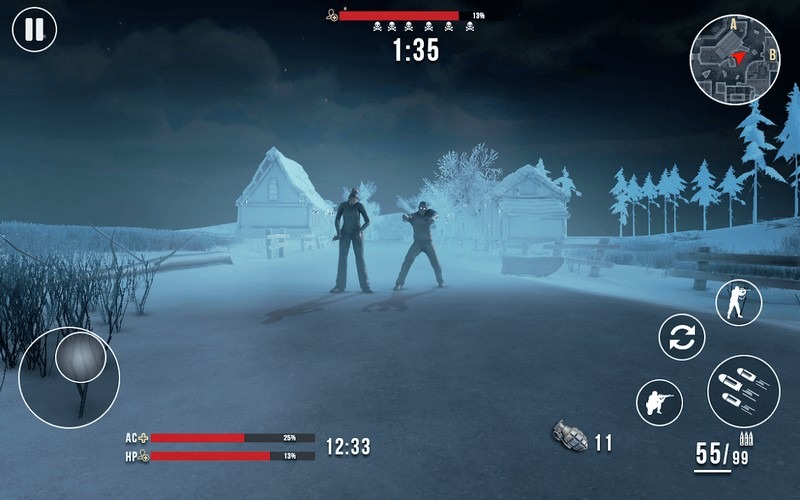The image size is (800, 500).
Task: Open the circular minimap
Action: coord(735,60)
